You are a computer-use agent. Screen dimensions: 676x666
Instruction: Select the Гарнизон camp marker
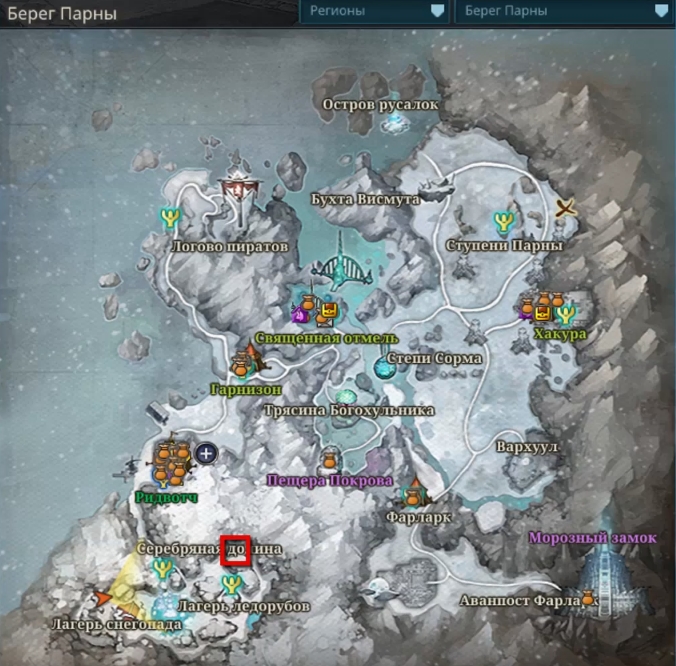coord(244,364)
